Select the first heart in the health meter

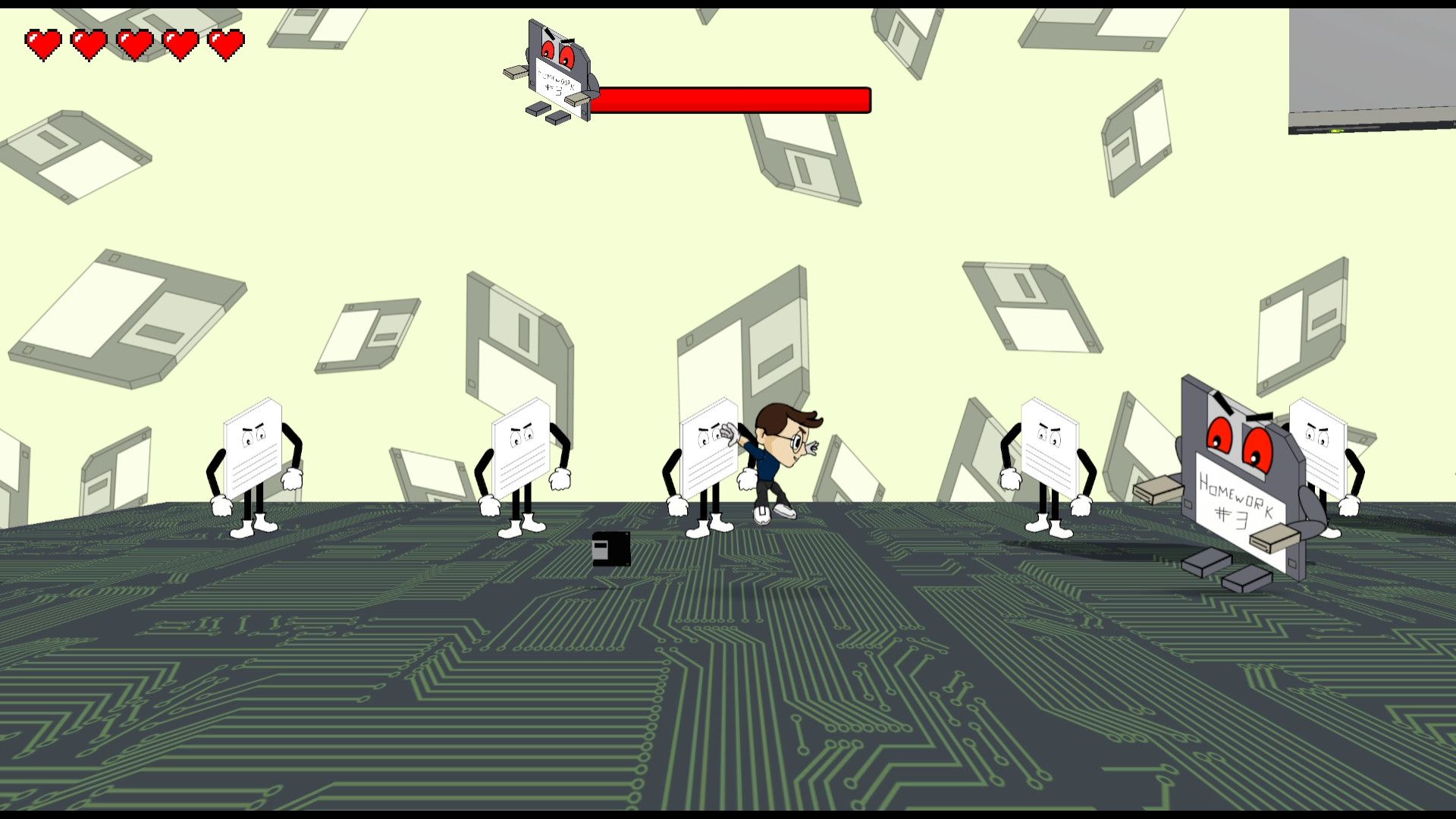tap(43, 42)
